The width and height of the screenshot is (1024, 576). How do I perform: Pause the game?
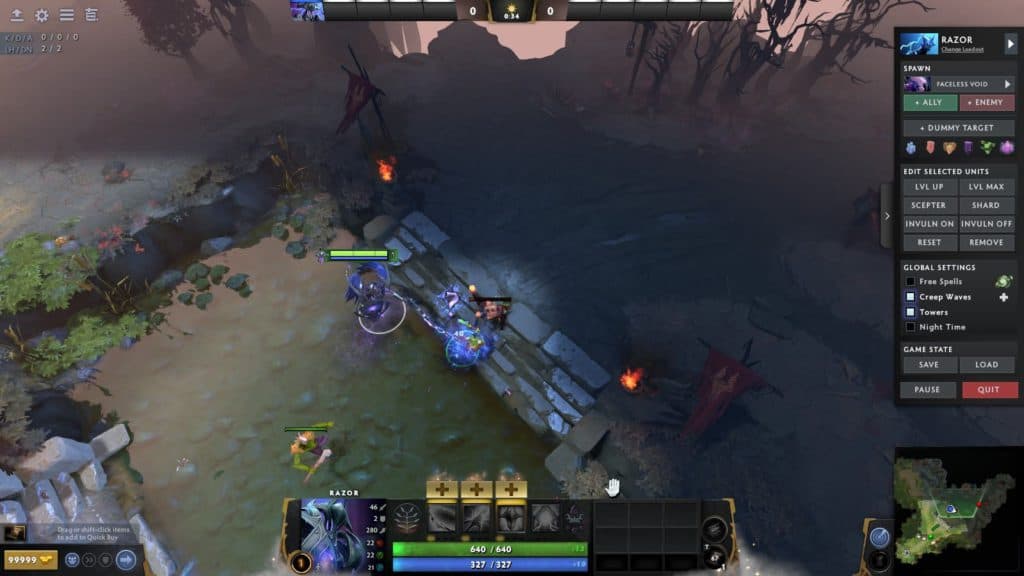pos(927,390)
